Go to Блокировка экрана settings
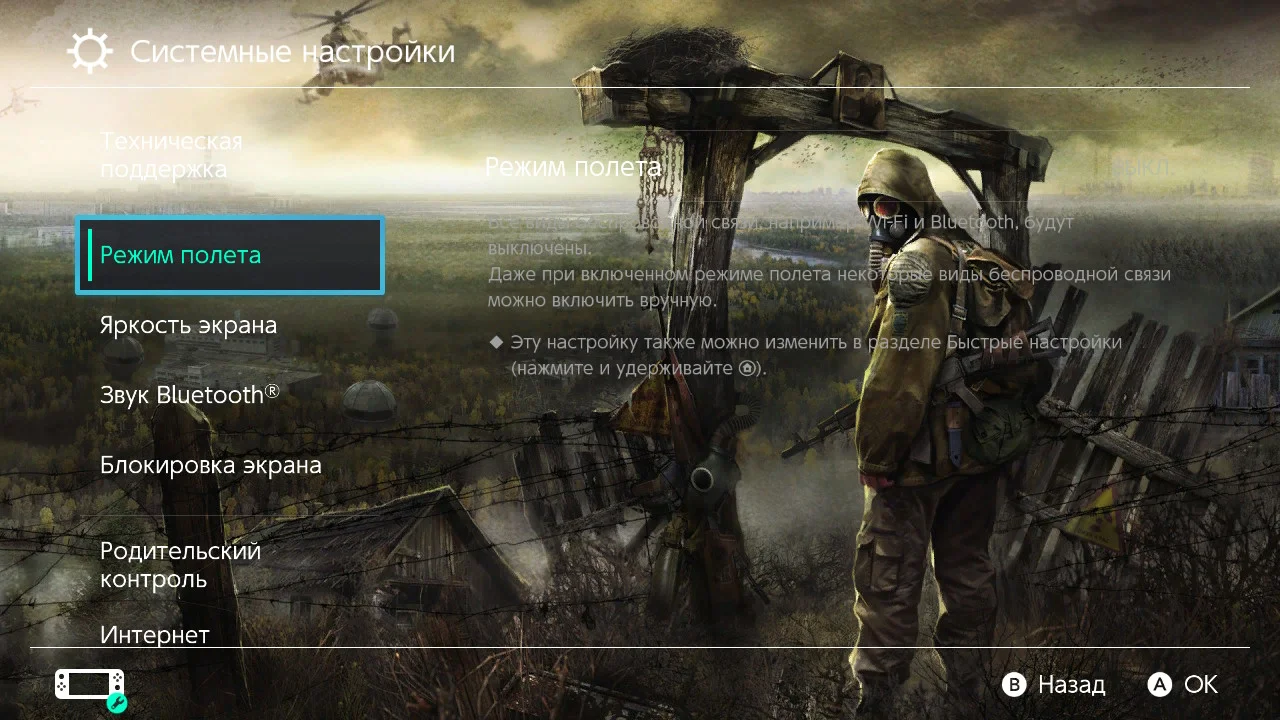The image size is (1280, 720). click(x=210, y=466)
